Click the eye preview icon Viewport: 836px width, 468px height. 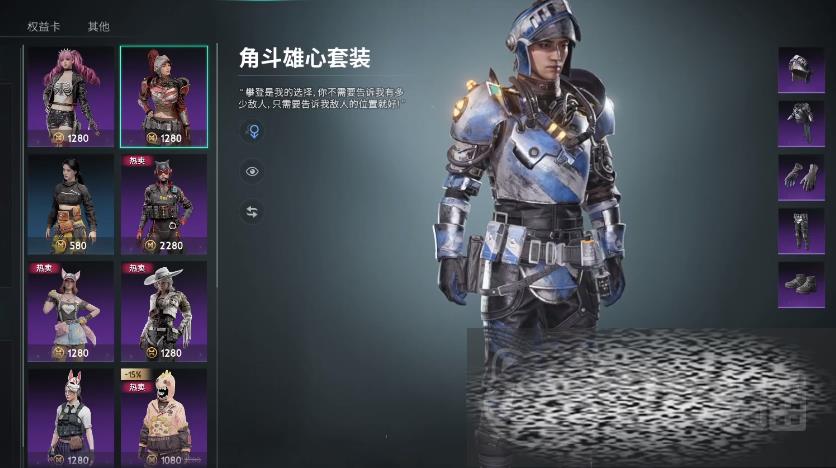pos(252,172)
